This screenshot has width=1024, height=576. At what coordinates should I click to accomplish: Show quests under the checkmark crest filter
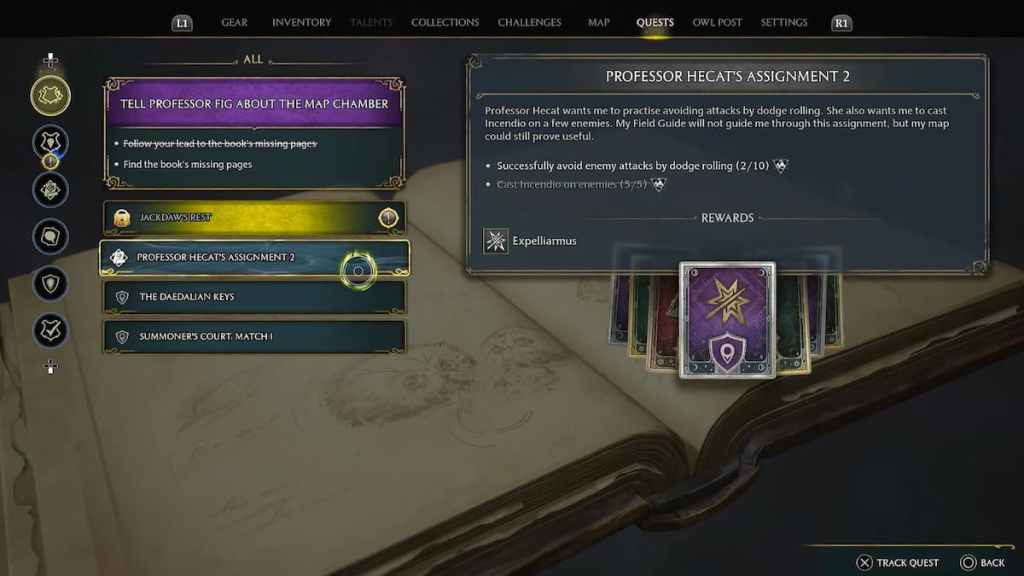tap(50, 330)
